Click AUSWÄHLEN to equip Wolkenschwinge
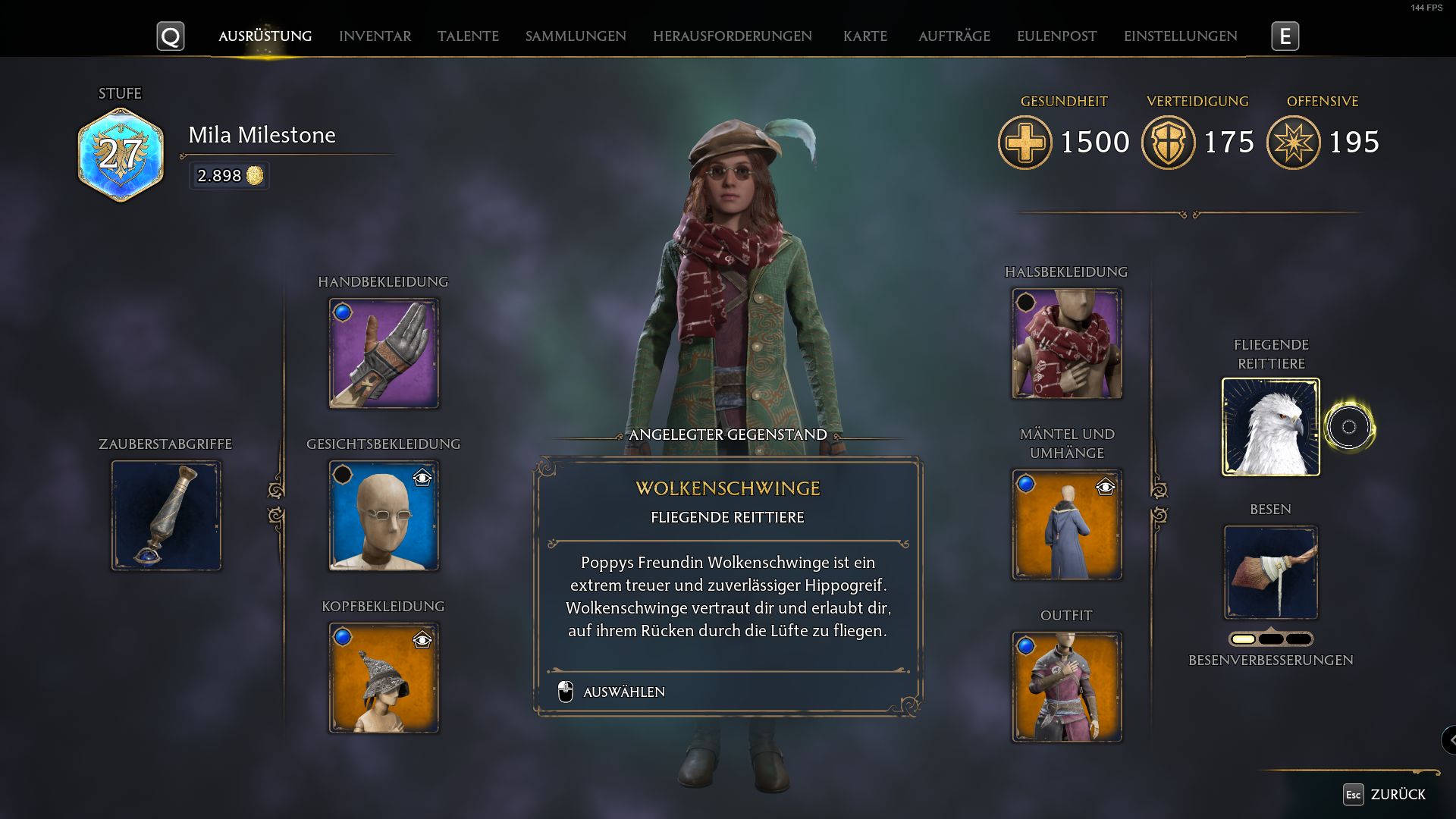This screenshot has width=1456, height=819. point(623,691)
